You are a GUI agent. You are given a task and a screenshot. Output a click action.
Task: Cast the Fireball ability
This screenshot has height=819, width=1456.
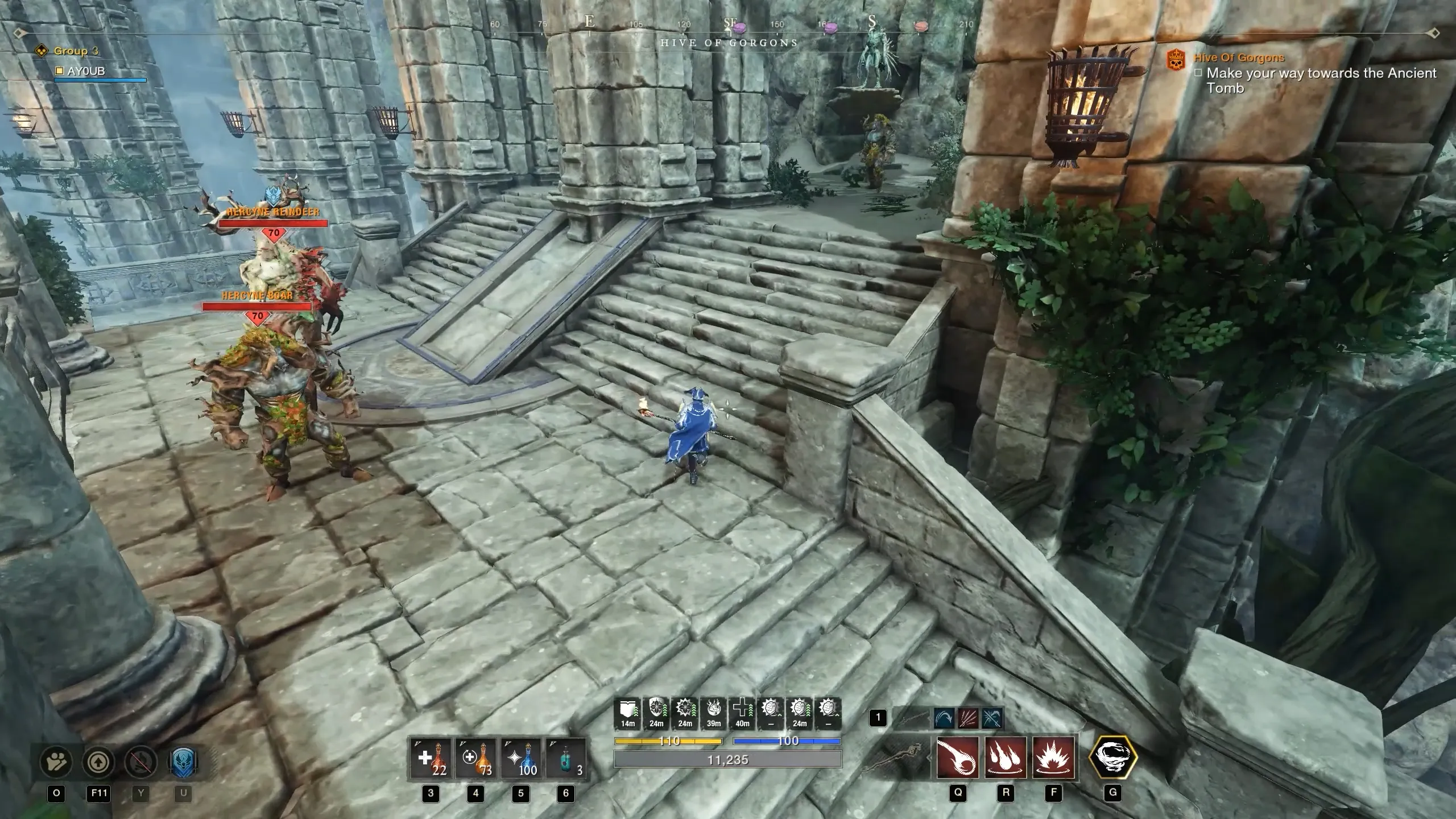(x=958, y=758)
